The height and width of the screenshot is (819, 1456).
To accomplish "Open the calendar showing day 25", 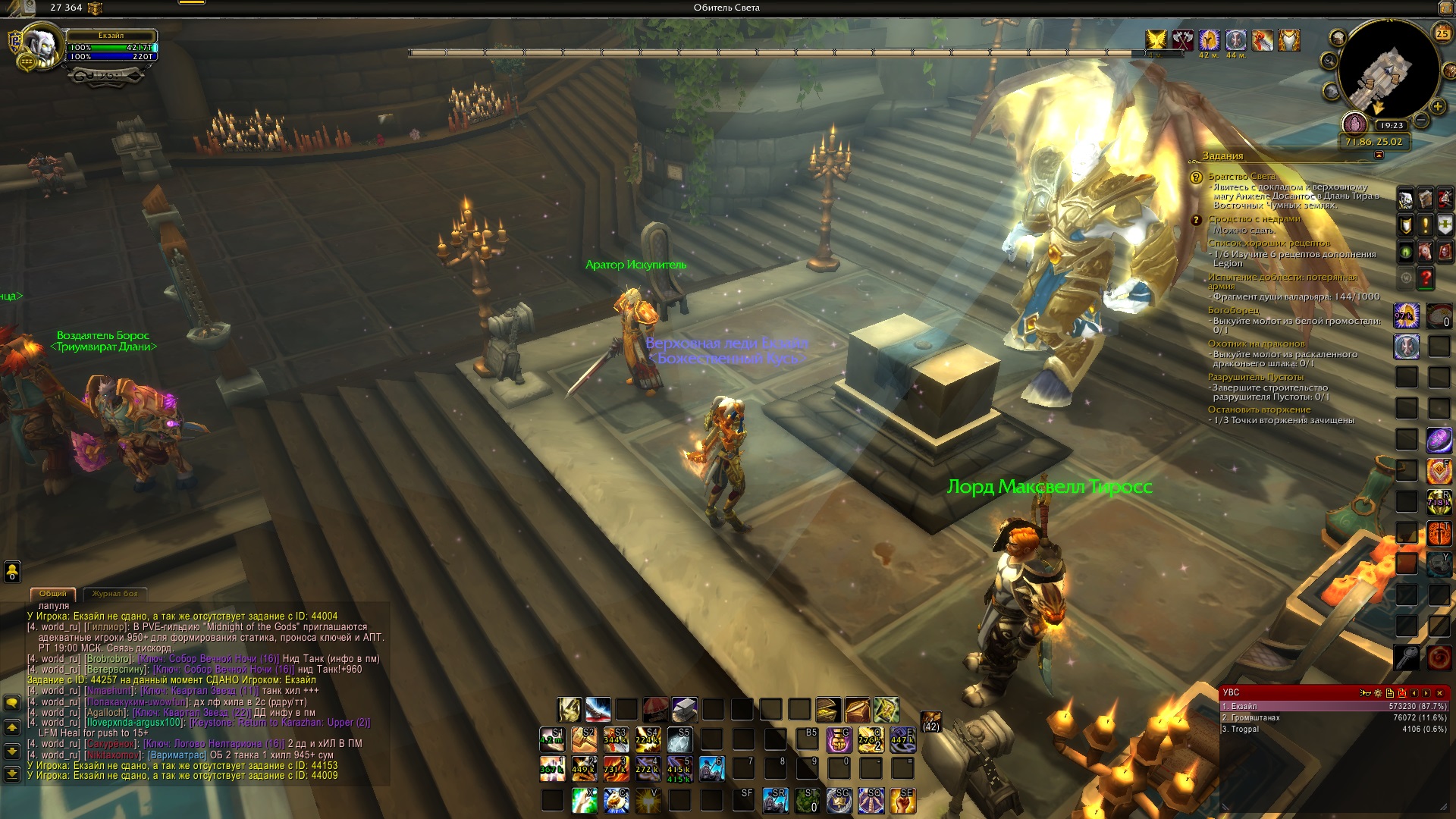I will (1442, 33).
